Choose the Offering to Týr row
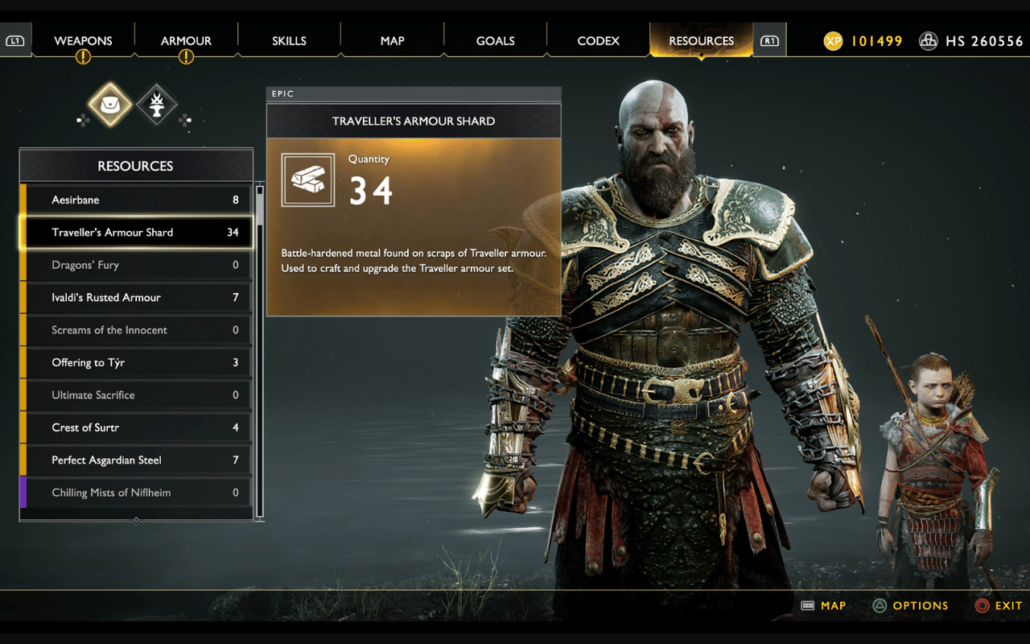1030x644 pixels. coord(136,362)
